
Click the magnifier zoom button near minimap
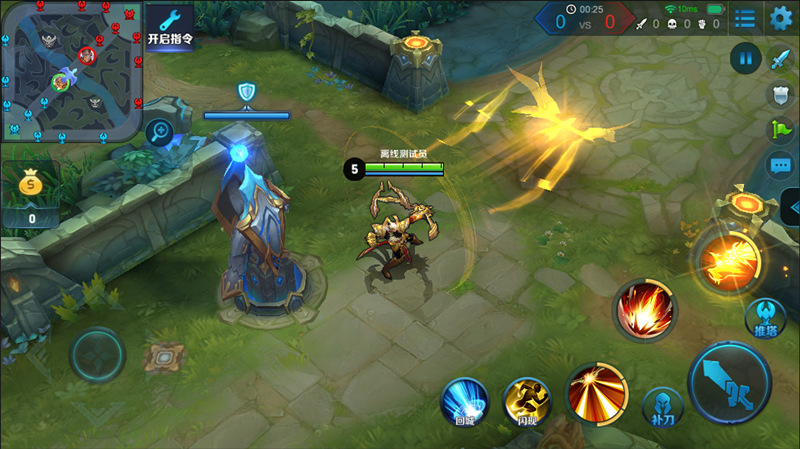click(x=158, y=131)
